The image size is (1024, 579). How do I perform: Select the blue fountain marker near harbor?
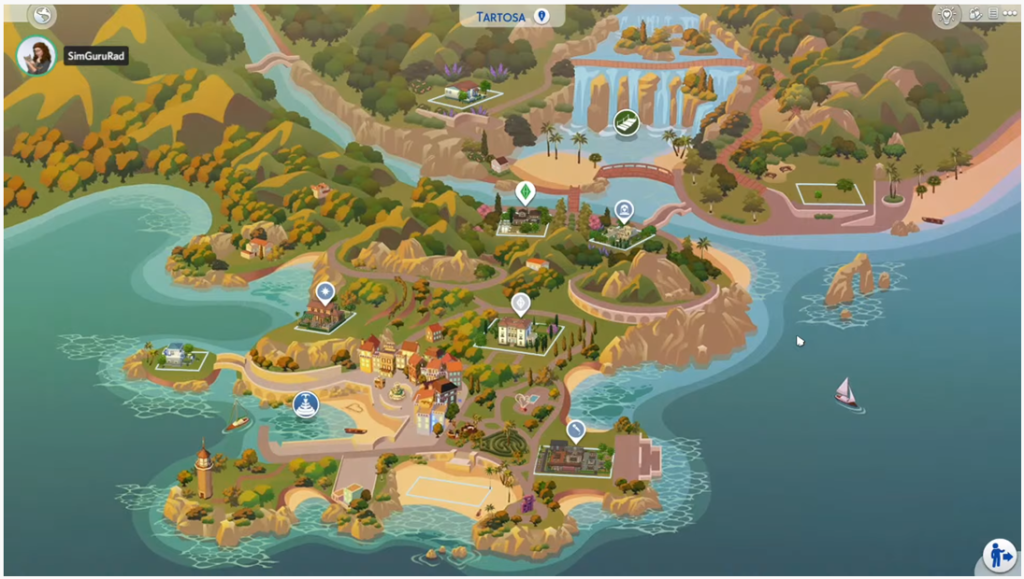(x=305, y=405)
